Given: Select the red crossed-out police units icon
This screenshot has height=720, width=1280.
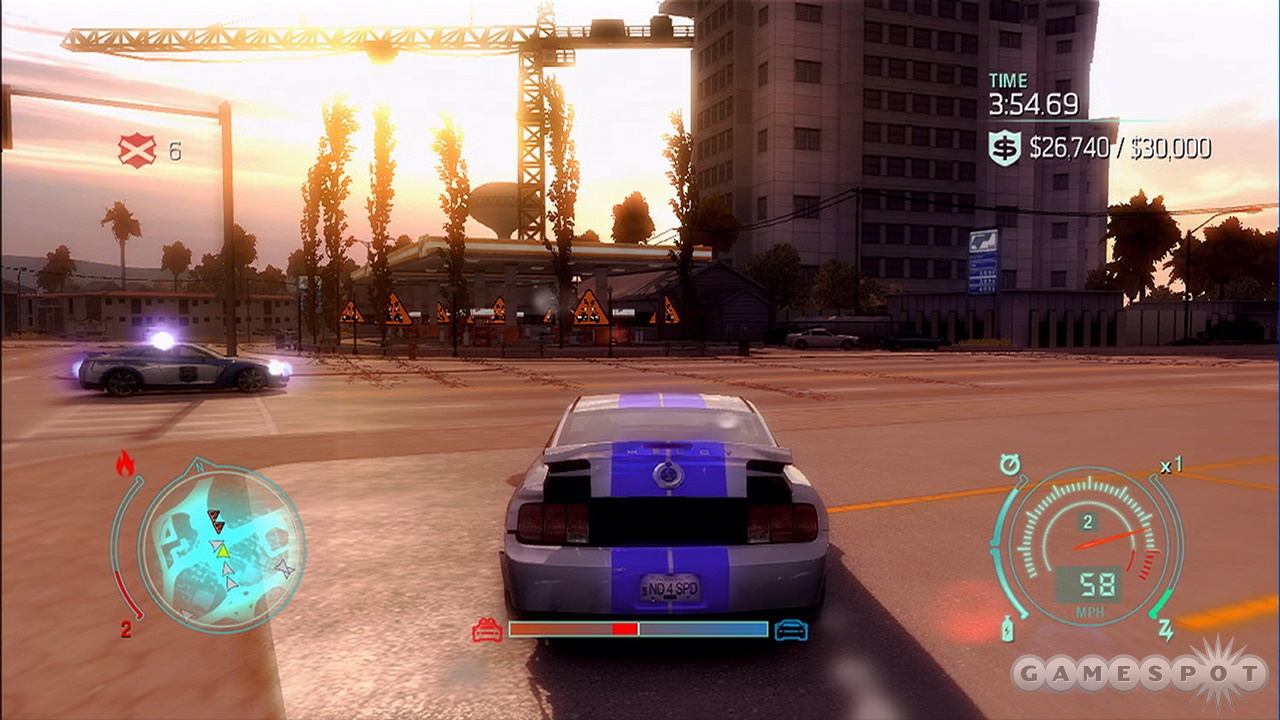Looking at the screenshot, I should pyautogui.click(x=136, y=151).
